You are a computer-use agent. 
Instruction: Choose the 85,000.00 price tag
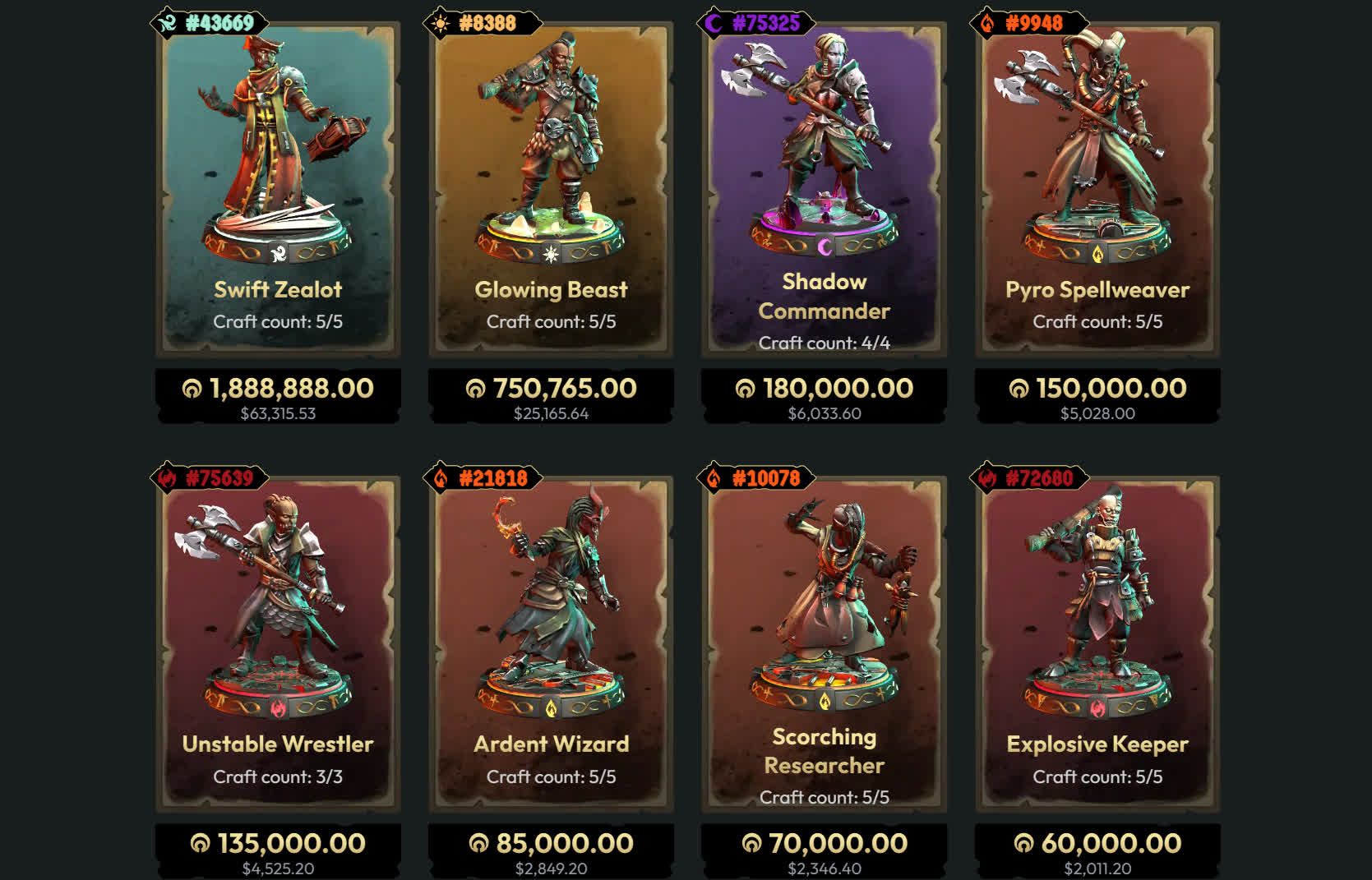click(x=551, y=851)
